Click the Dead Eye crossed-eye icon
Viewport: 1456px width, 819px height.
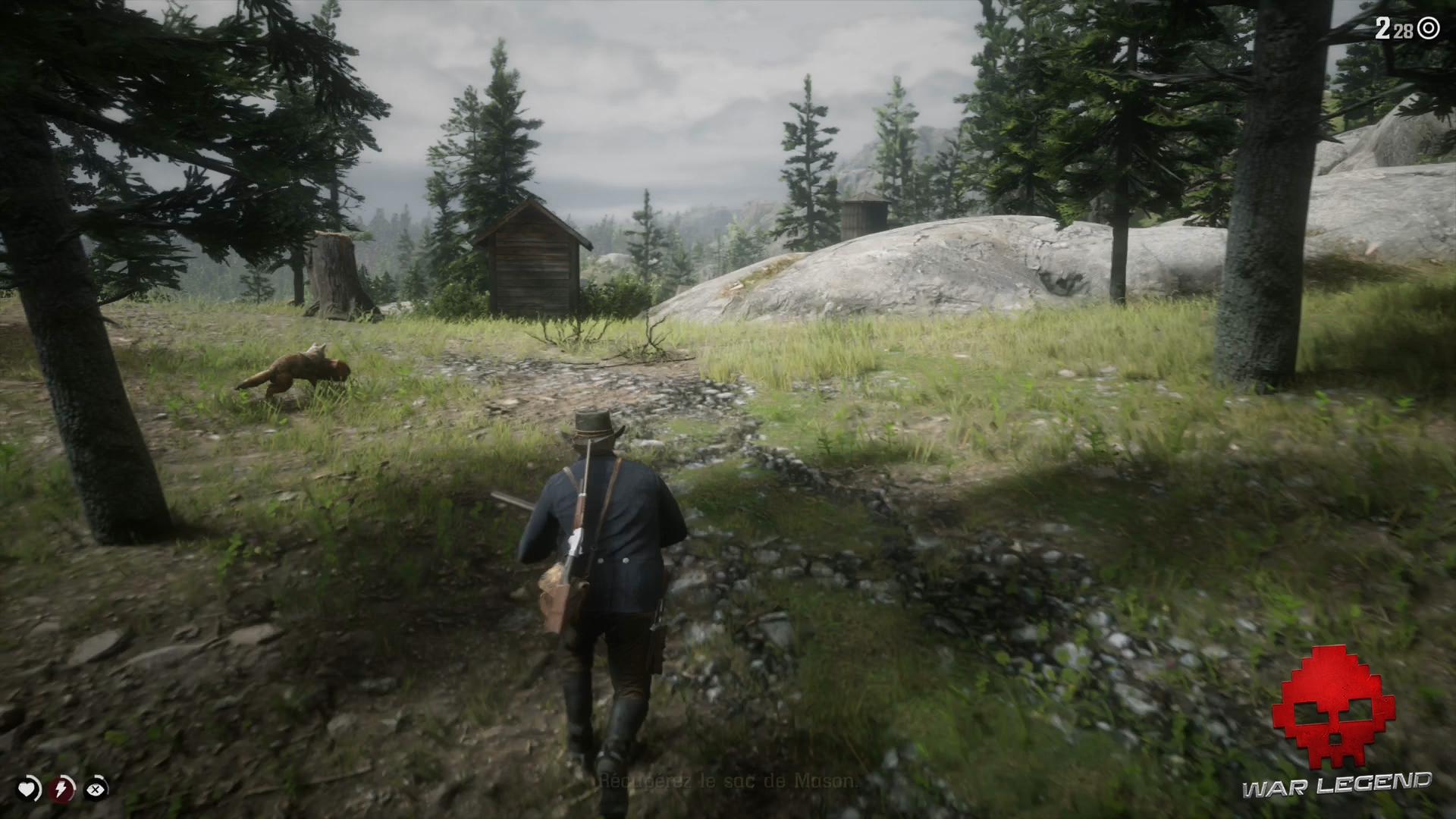[96, 790]
